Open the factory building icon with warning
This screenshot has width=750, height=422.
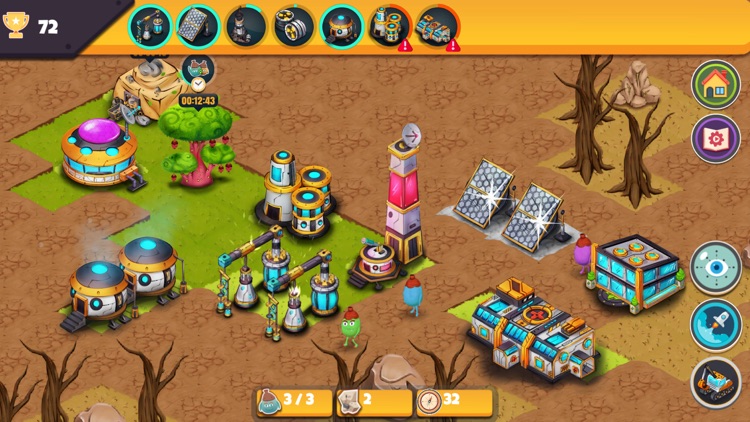437,25
